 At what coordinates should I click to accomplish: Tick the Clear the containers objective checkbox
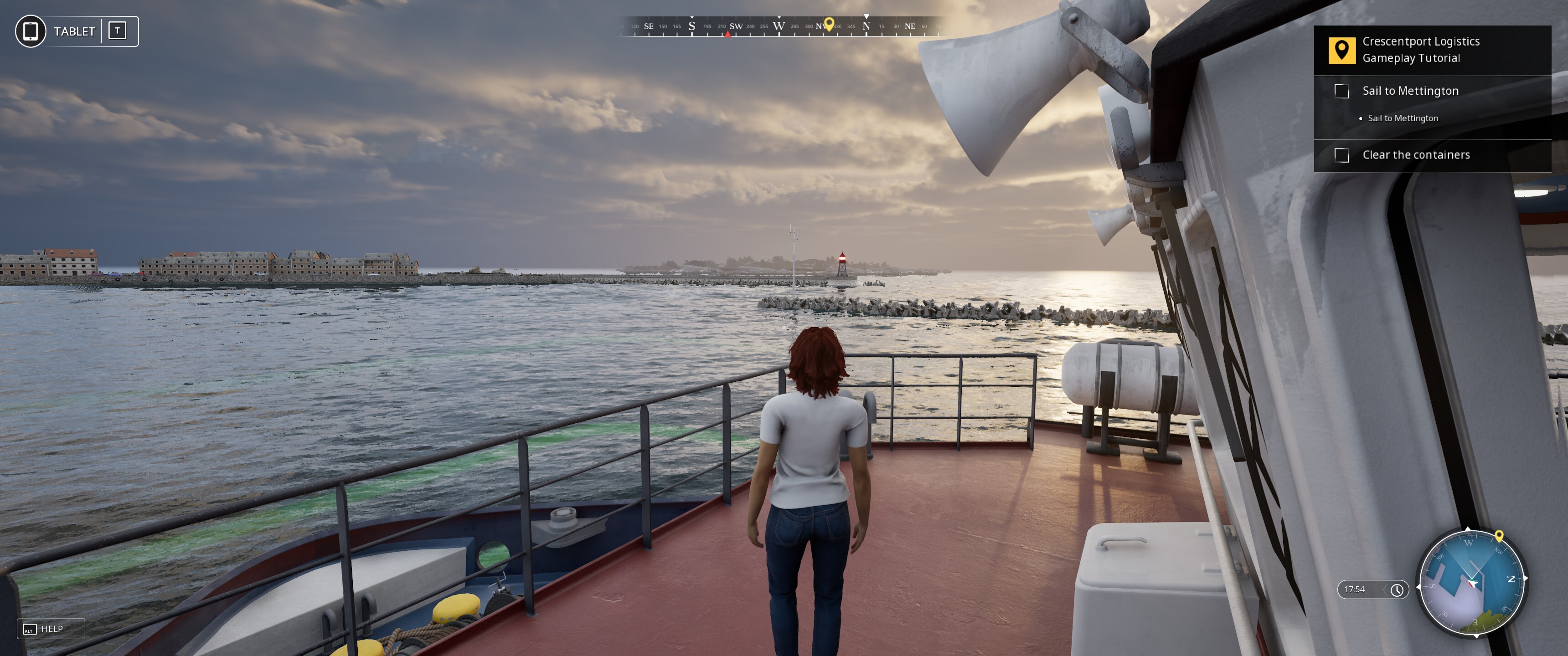click(x=1341, y=155)
